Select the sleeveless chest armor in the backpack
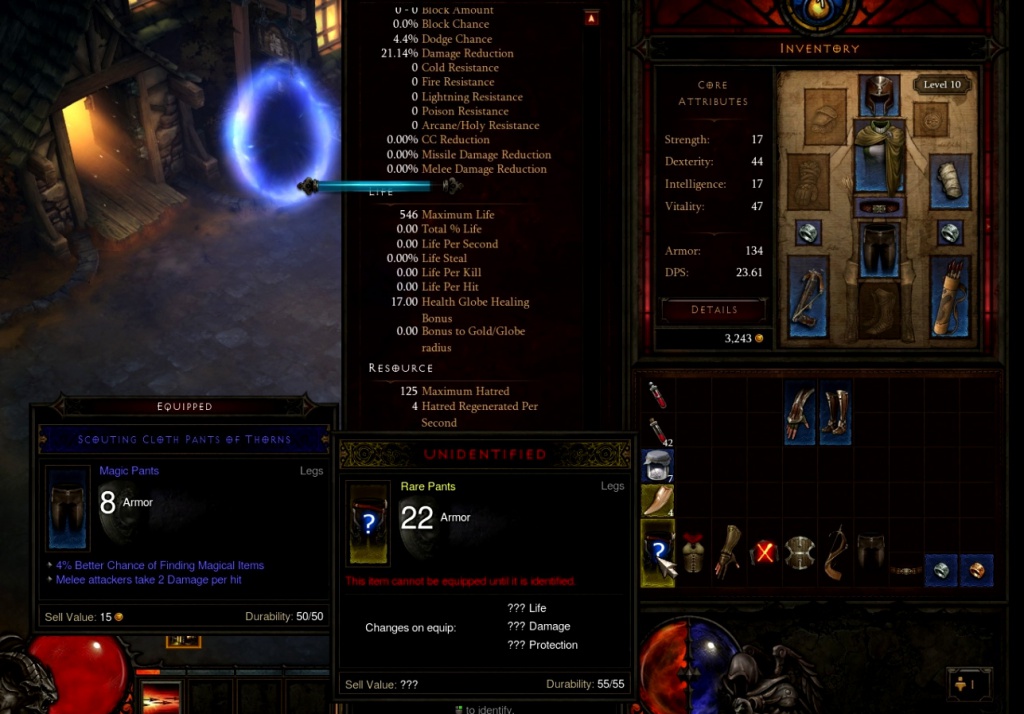The height and width of the screenshot is (714, 1024). click(693, 553)
